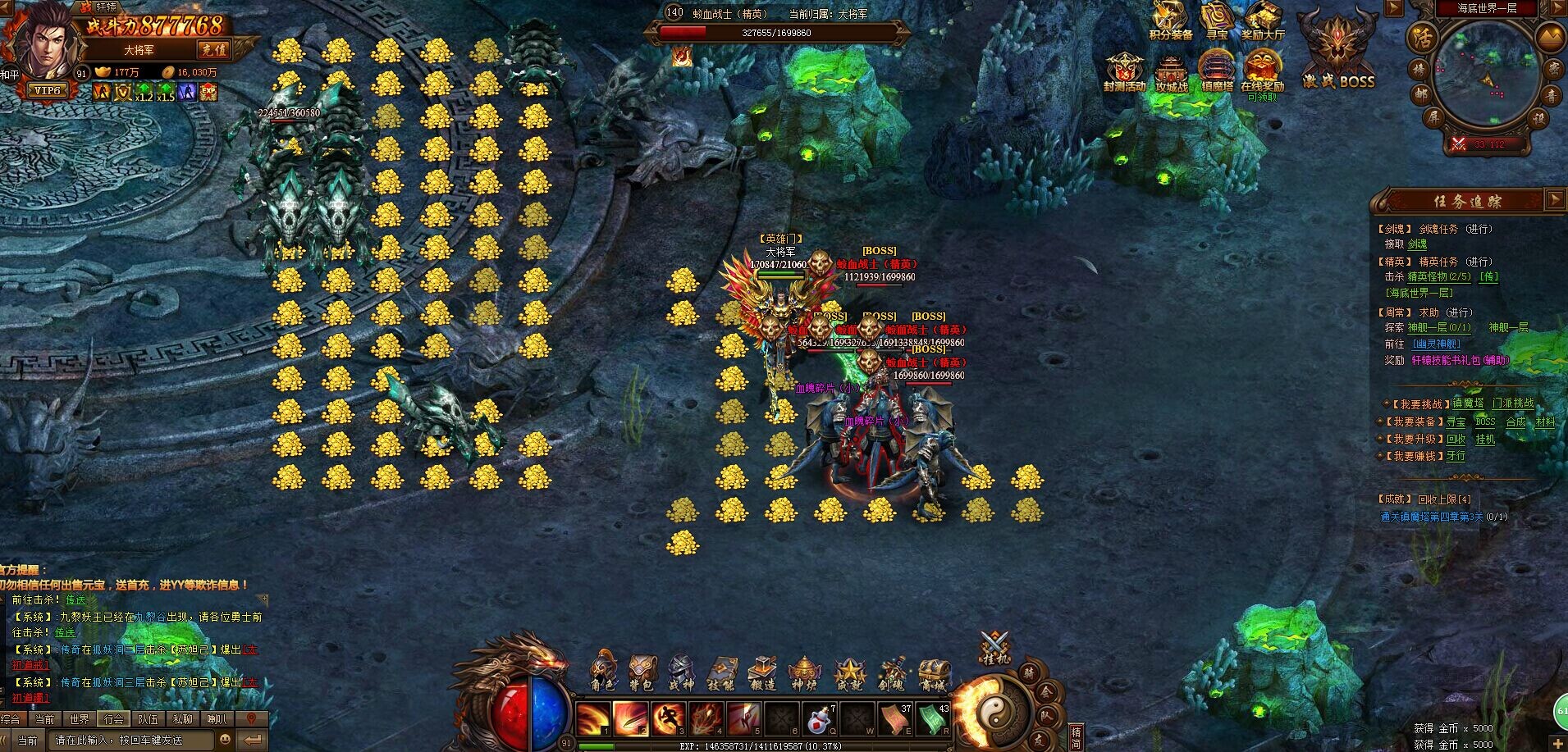Use the green scroll in slot R

[933, 719]
